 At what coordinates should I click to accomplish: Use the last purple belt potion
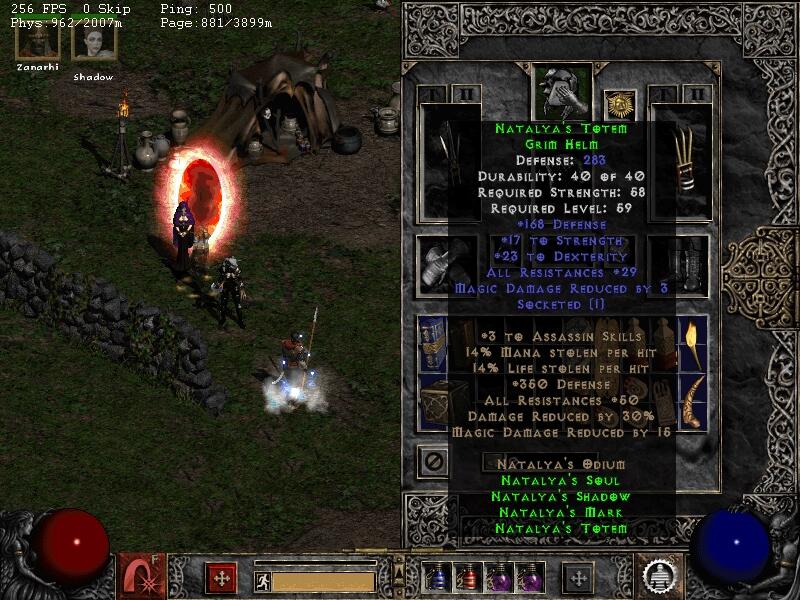click(529, 578)
